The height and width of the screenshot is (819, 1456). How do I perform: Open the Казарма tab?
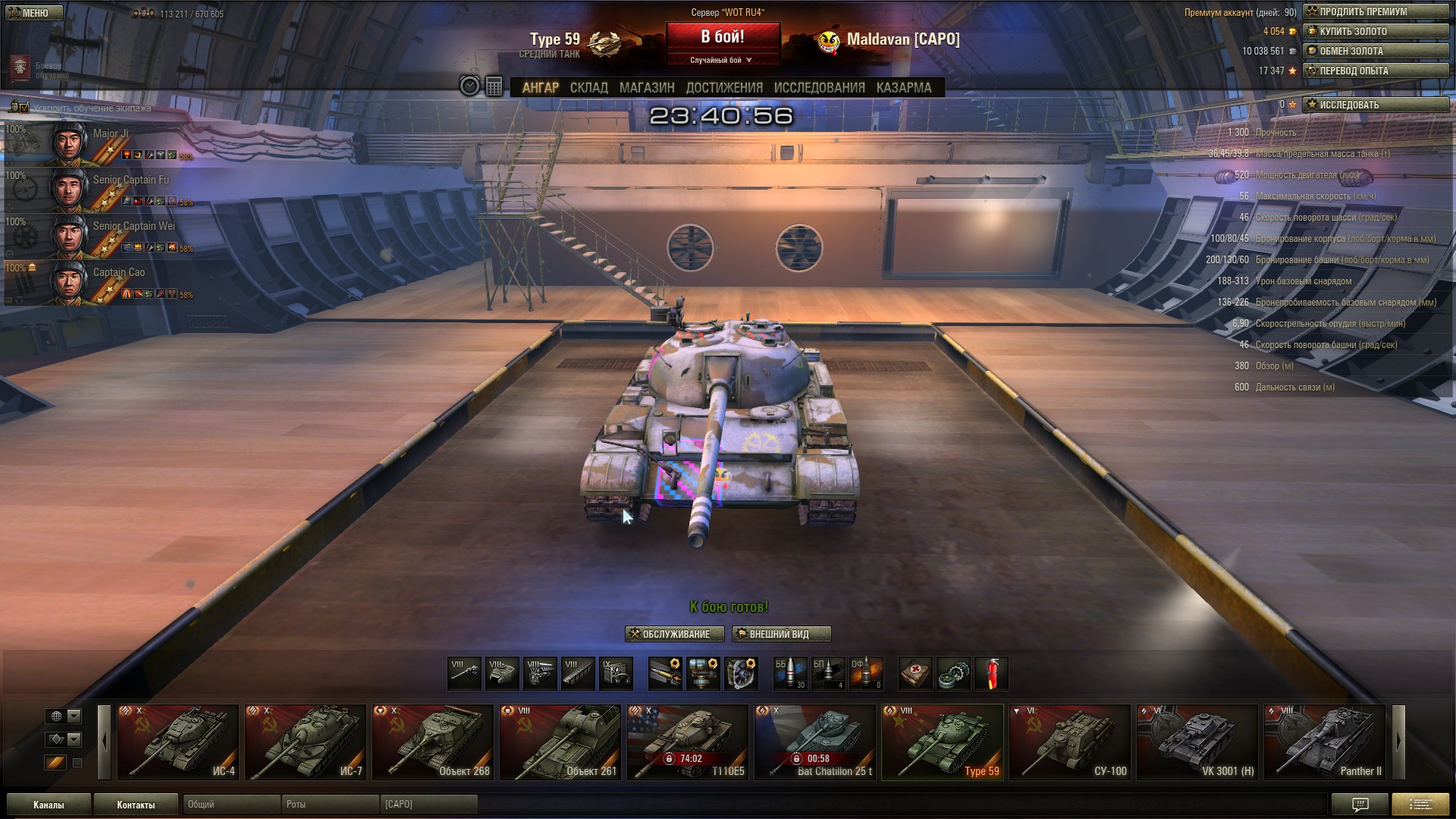904,87
